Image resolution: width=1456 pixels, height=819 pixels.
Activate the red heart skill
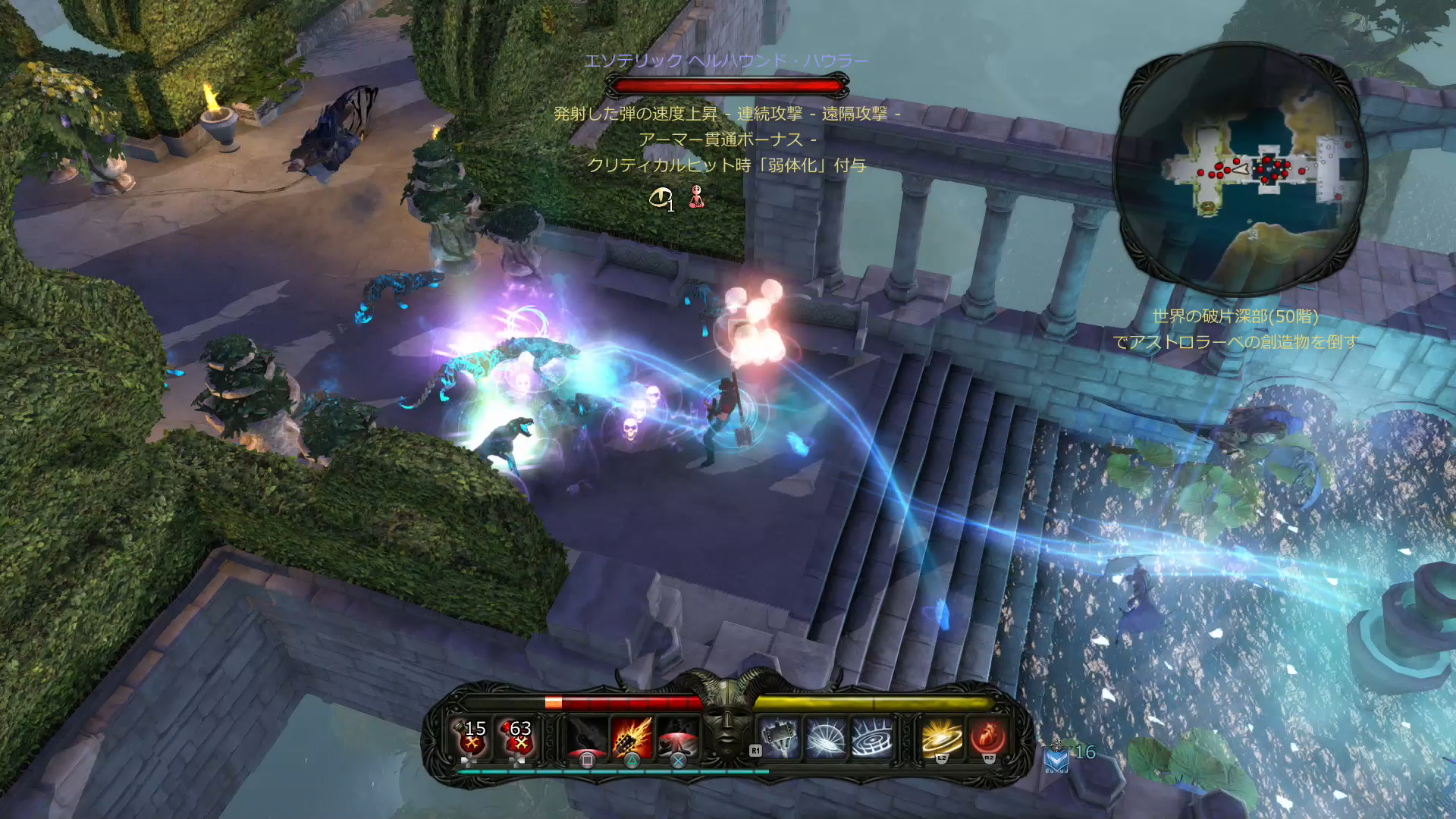(988, 737)
